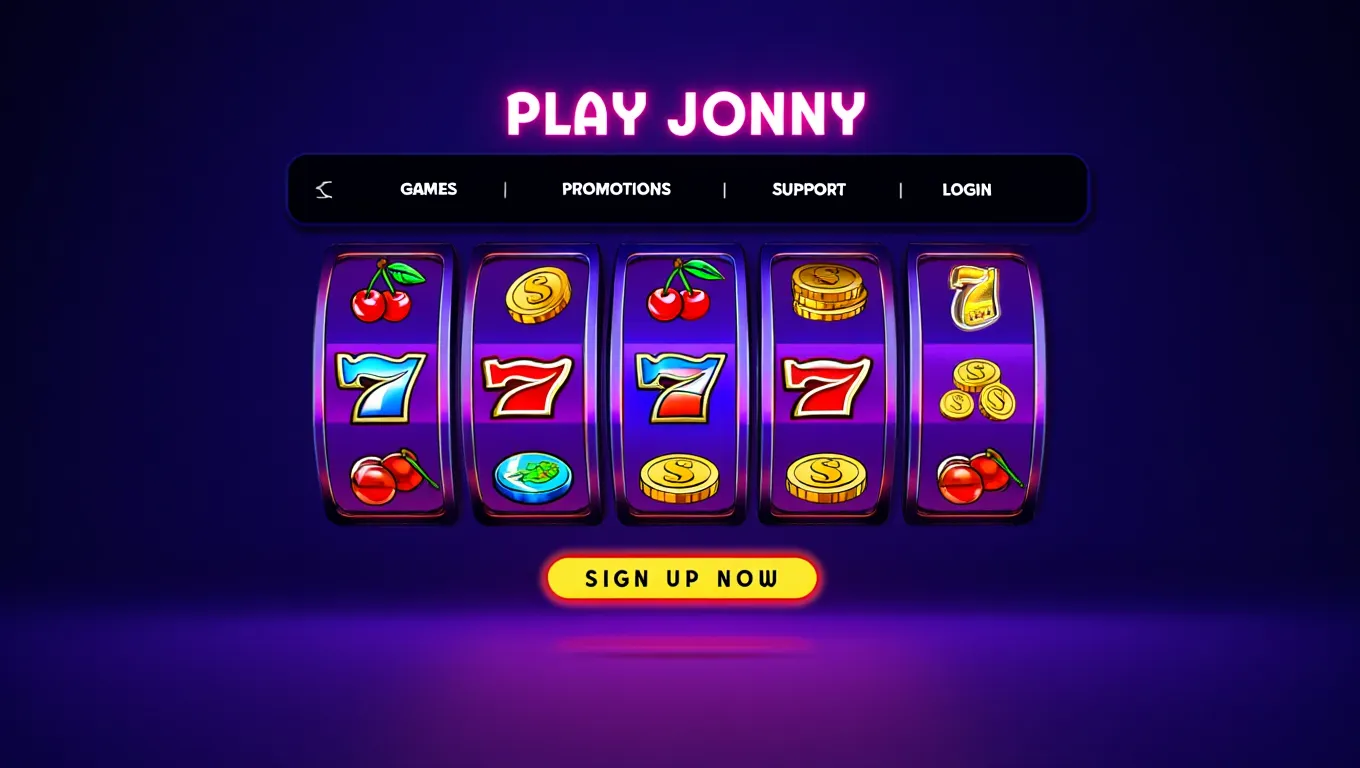
Task: Click the PLAY JONNY neon logo
Action: (687, 112)
